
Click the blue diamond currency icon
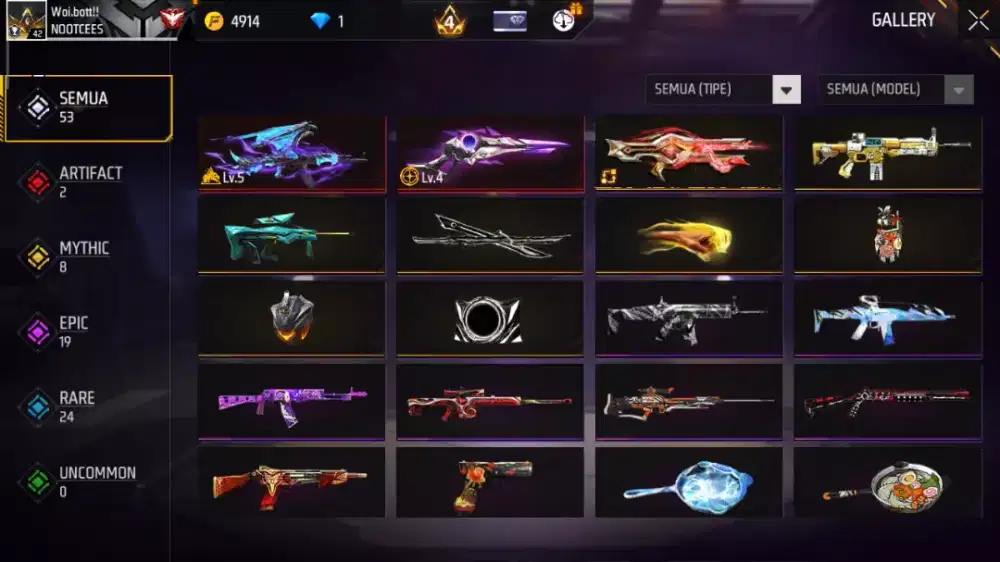(320, 21)
